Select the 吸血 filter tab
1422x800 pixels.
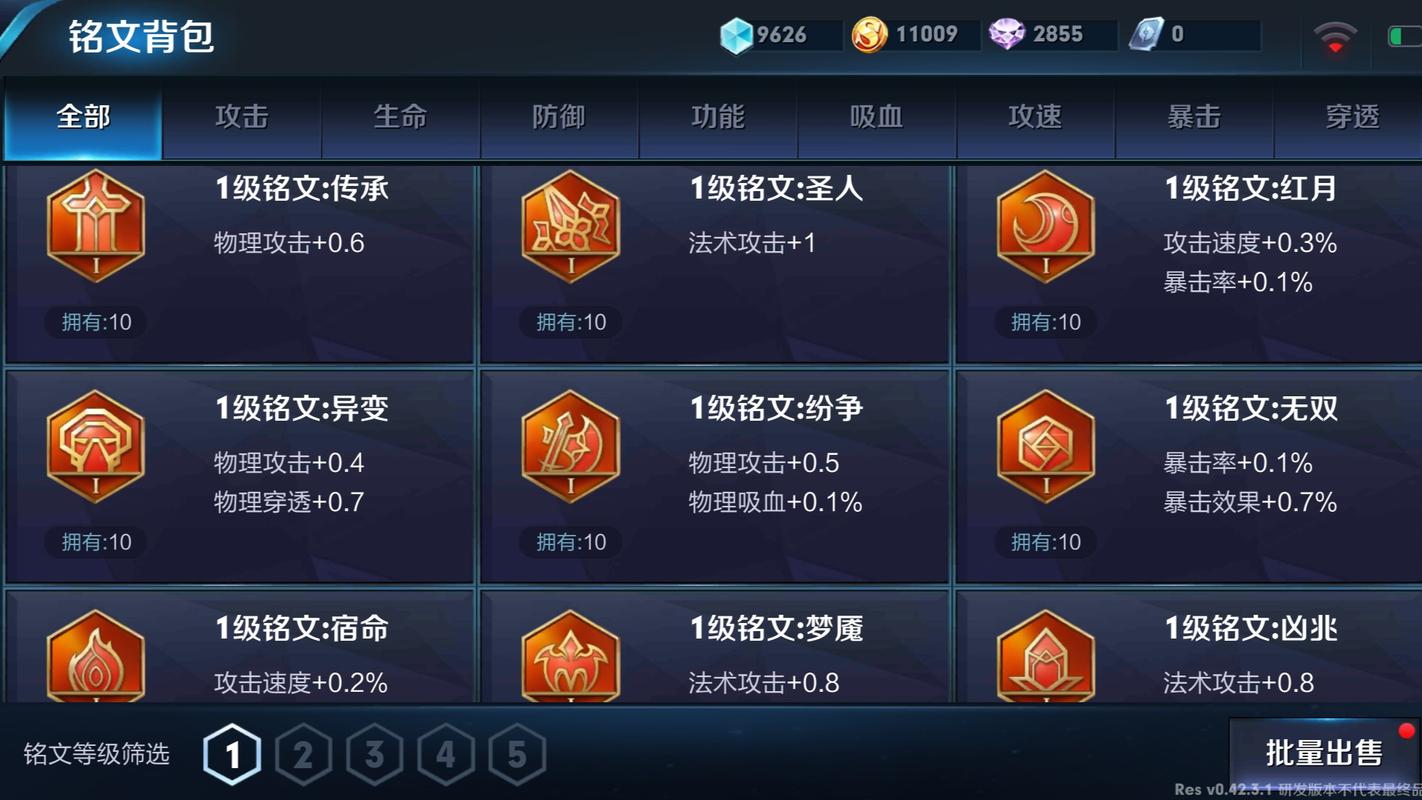coord(876,117)
